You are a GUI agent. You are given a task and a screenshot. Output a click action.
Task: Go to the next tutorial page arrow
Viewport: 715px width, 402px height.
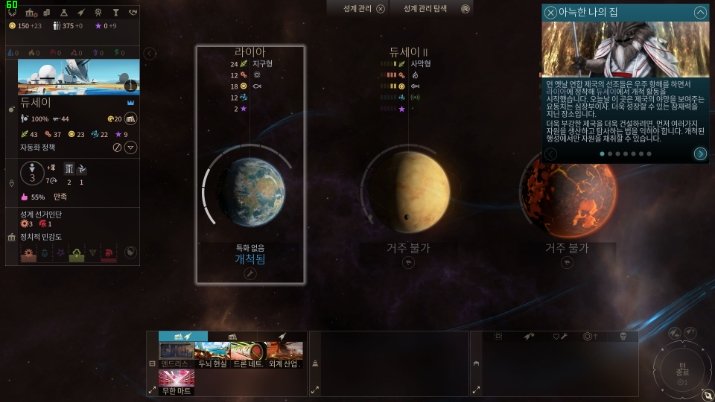[x=700, y=153]
